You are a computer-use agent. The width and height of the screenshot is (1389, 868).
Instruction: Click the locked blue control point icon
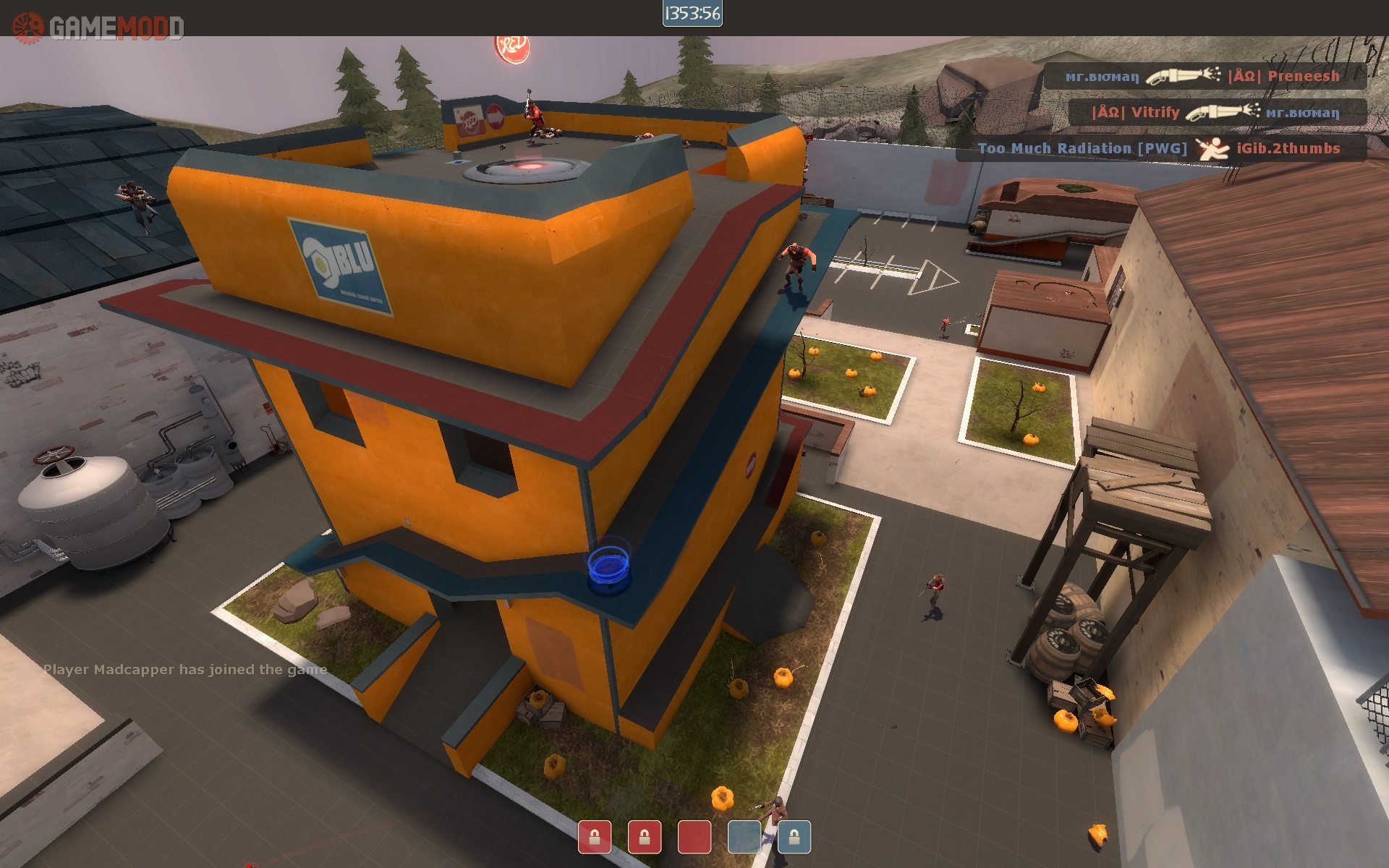(794, 837)
